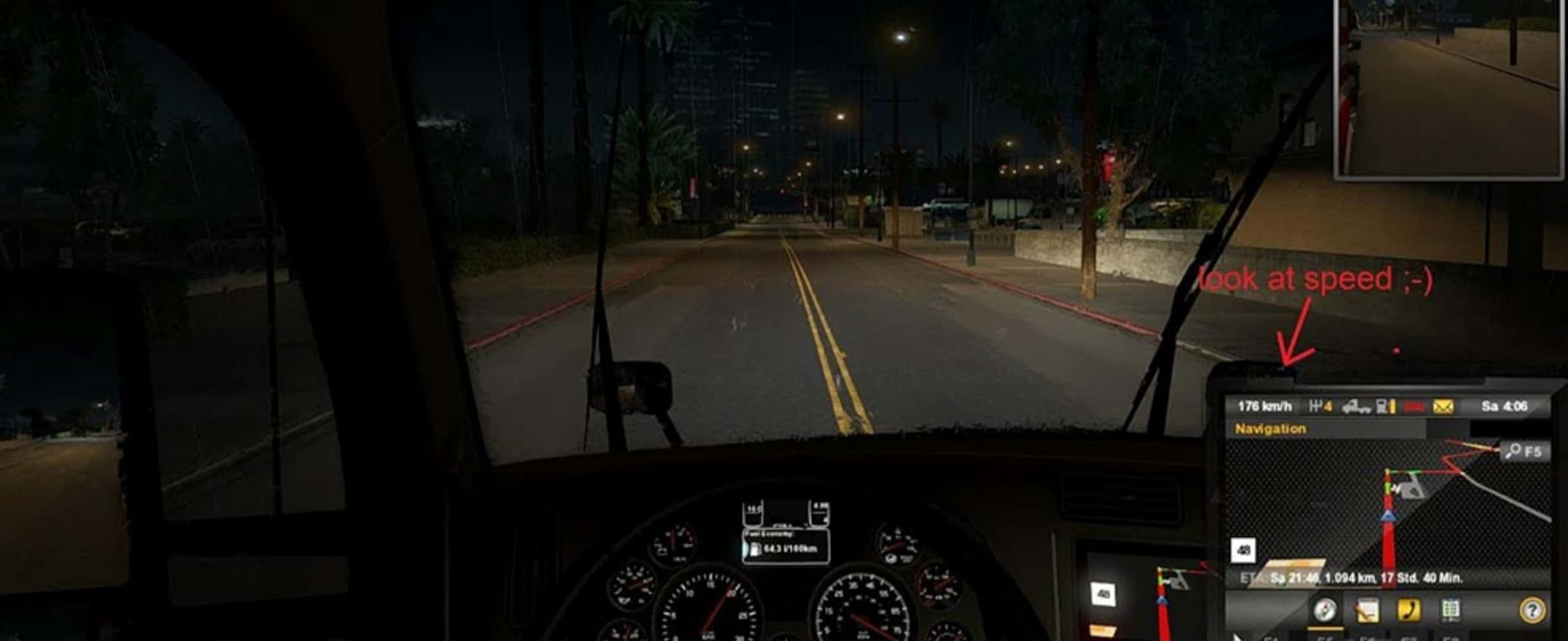
Task: Select the truck damage status icon
Action: [x=1356, y=406]
